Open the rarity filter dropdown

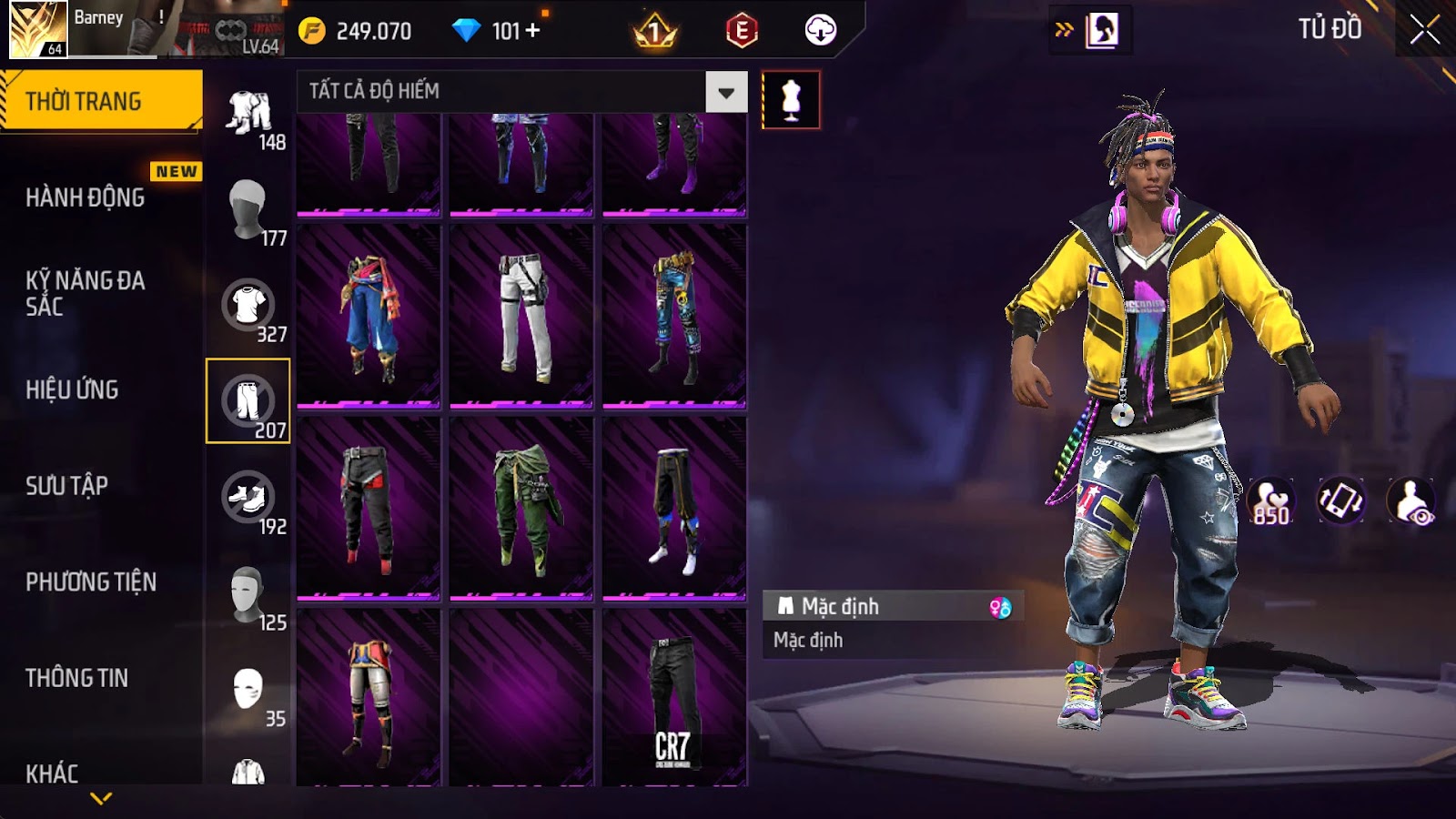726,92
